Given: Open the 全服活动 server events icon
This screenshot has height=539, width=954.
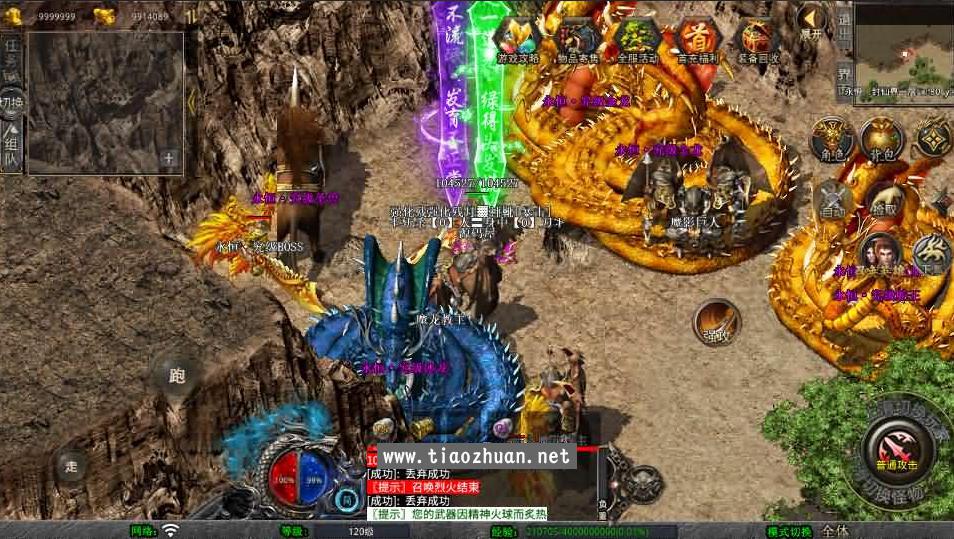Looking at the screenshot, I should (636, 40).
